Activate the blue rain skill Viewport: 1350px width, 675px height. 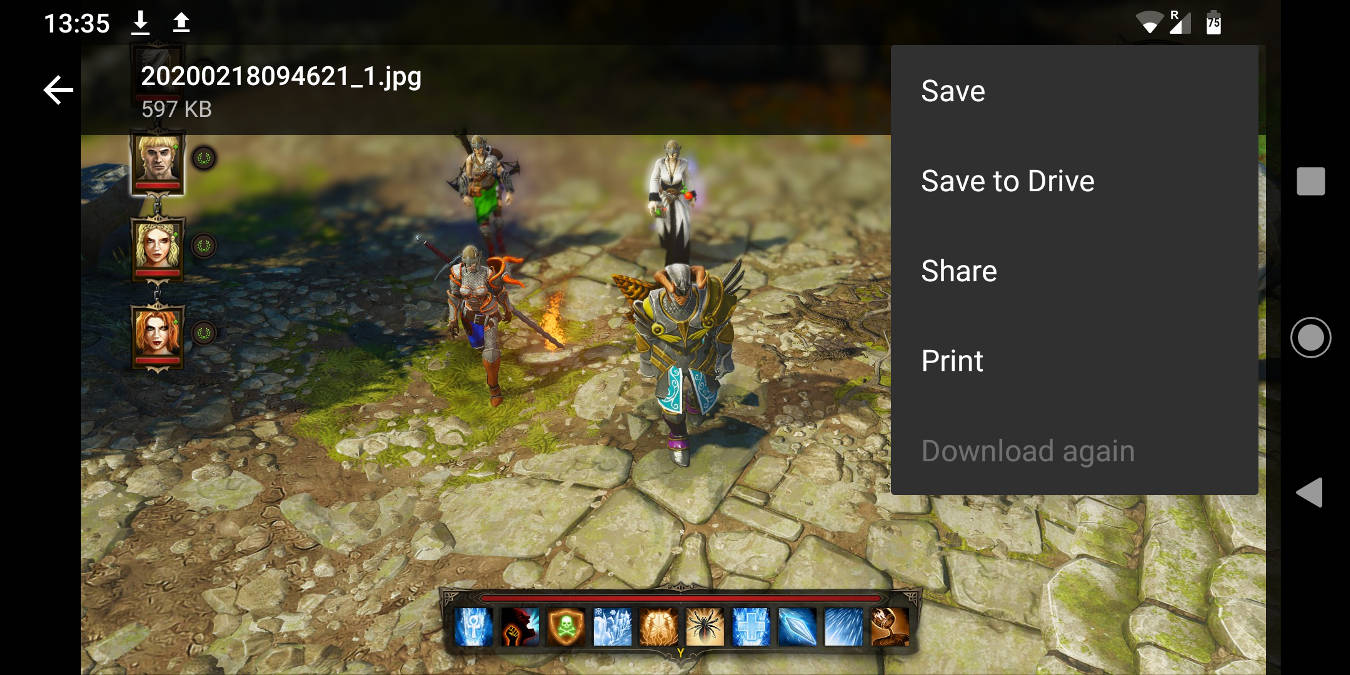843,627
